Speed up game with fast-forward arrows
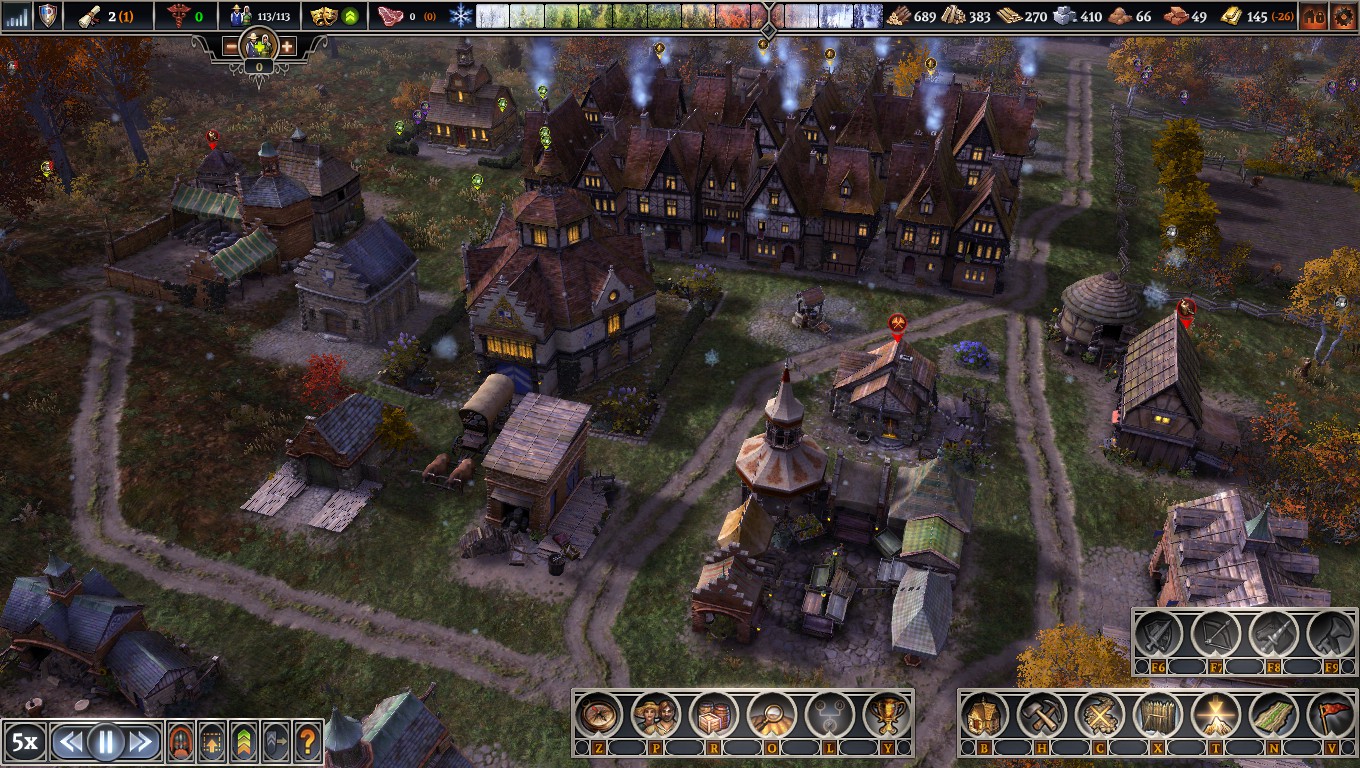The width and height of the screenshot is (1360, 768). tap(141, 741)
